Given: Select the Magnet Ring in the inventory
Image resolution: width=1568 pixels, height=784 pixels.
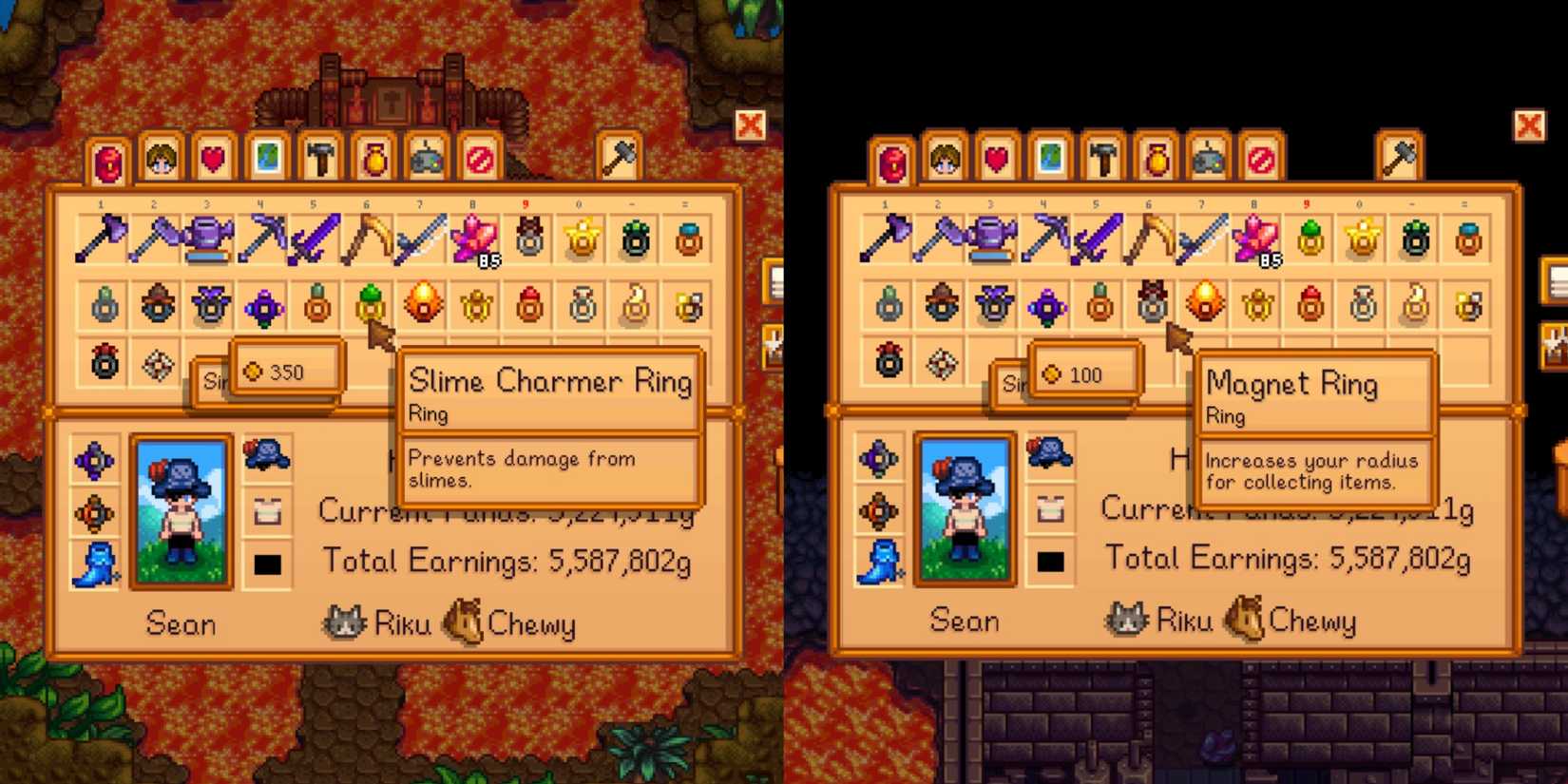Looking at the screenshot, I should [x=1150, y=304].
